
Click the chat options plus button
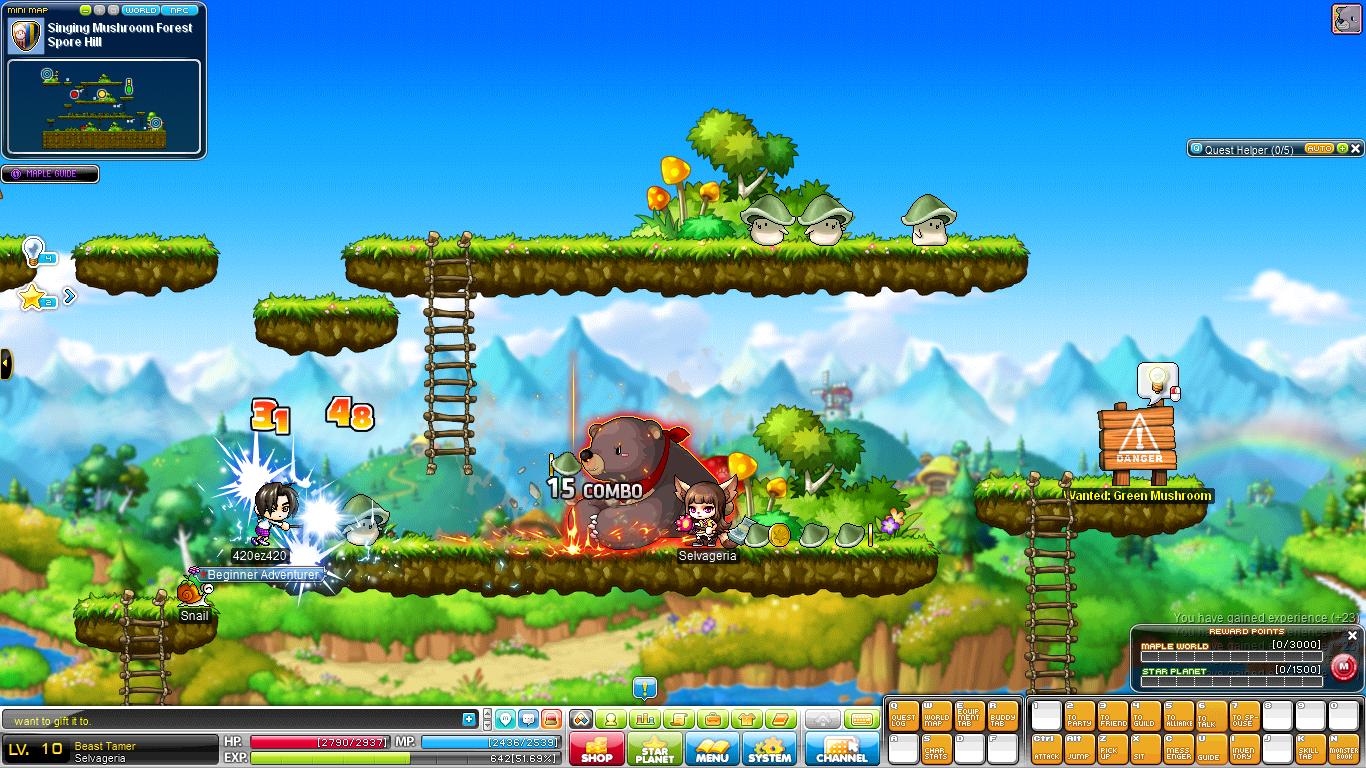(x=467, y=718)
